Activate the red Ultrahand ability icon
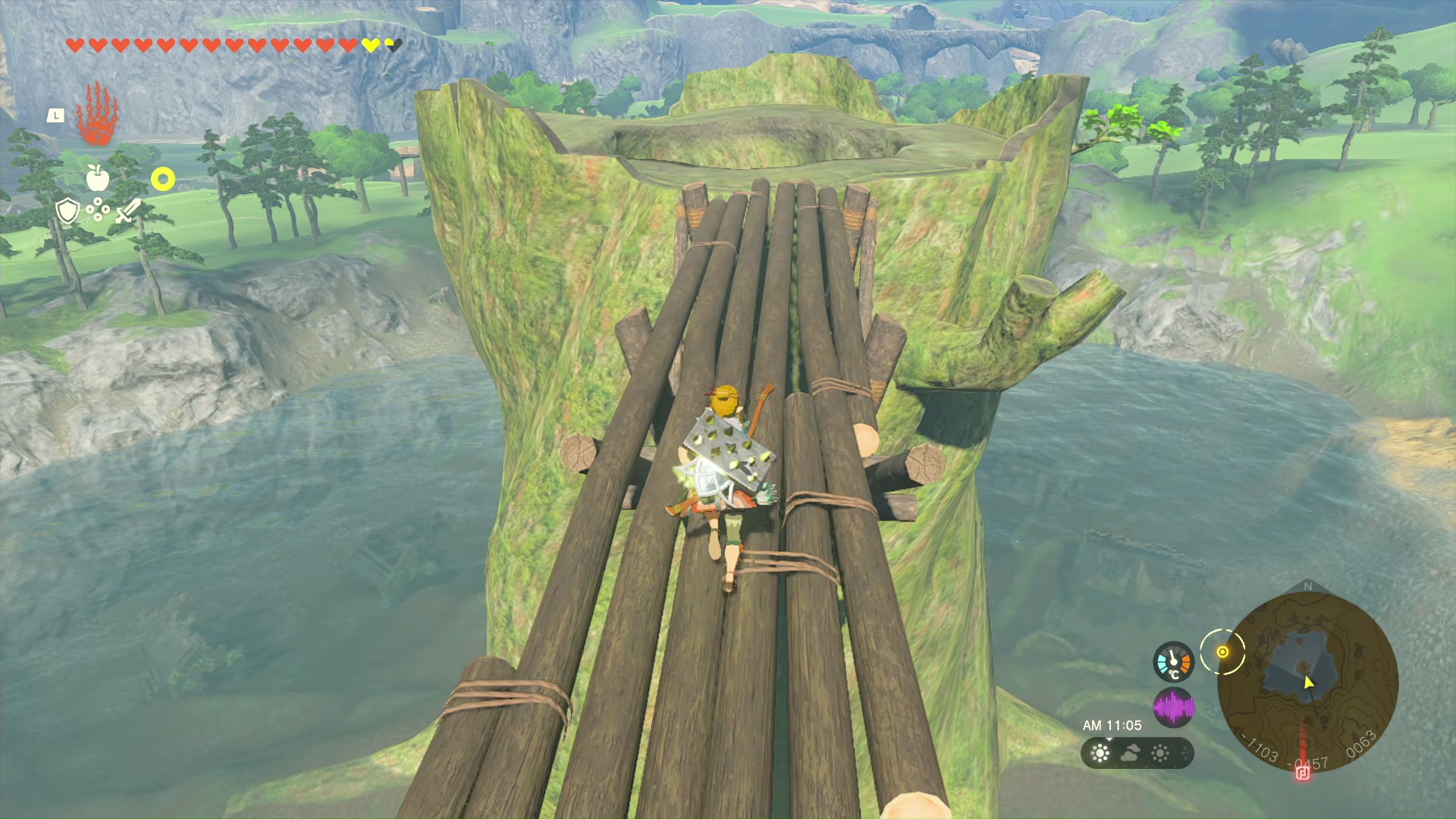This screenshot has height=819, width=1456. (x=97, y=114)
